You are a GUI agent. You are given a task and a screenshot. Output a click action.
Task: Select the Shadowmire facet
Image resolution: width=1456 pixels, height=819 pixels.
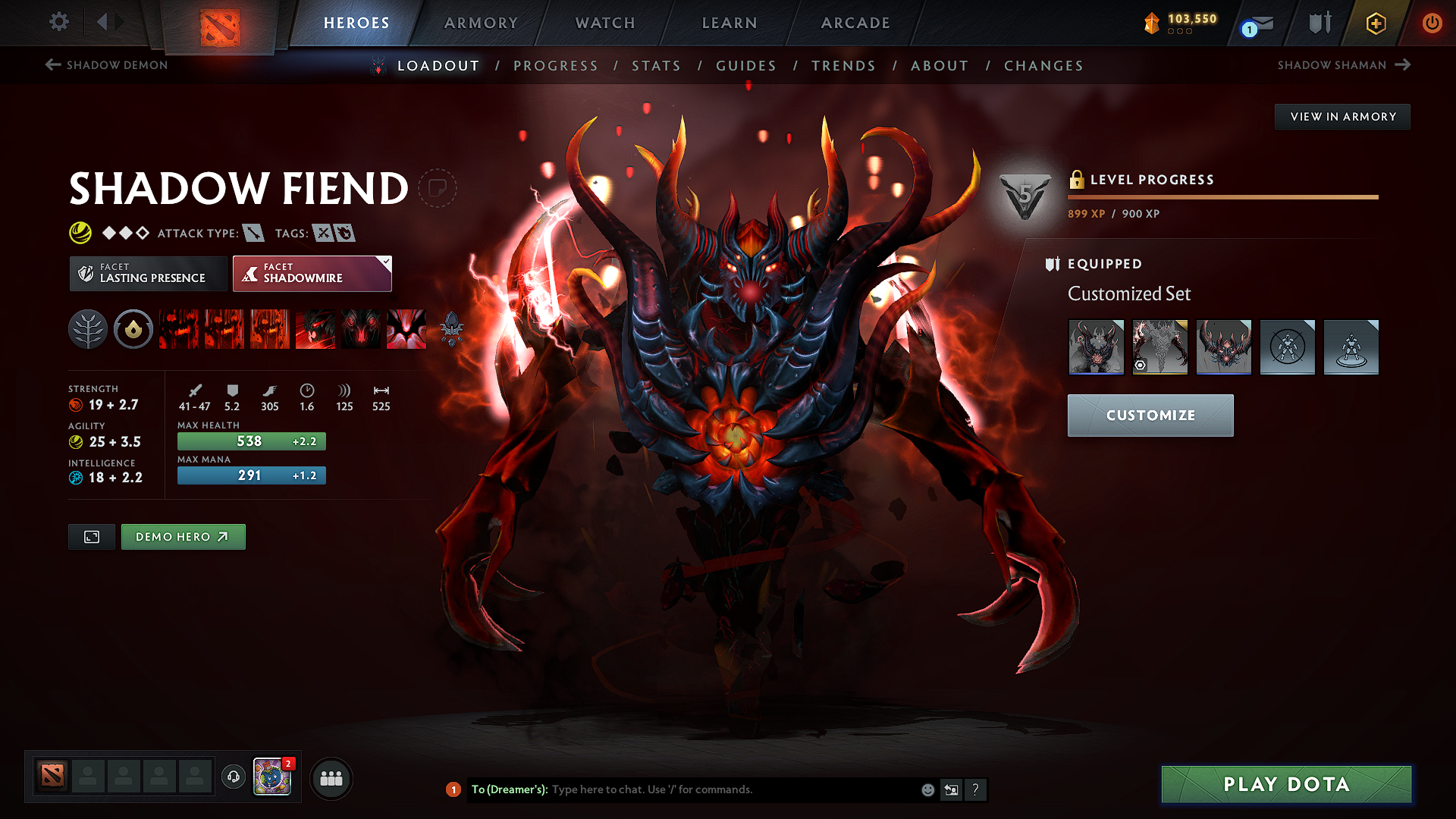pyautogui.click(x=312, y=273)
